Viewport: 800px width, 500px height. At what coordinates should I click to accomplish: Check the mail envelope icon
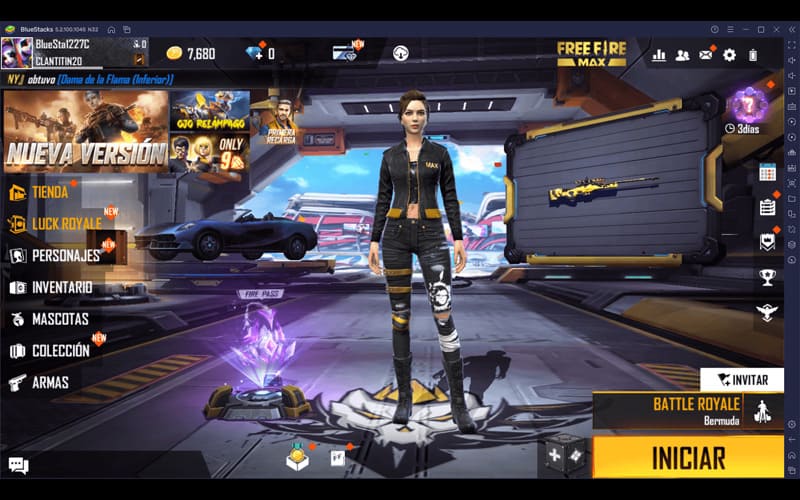tap(706, 55)
